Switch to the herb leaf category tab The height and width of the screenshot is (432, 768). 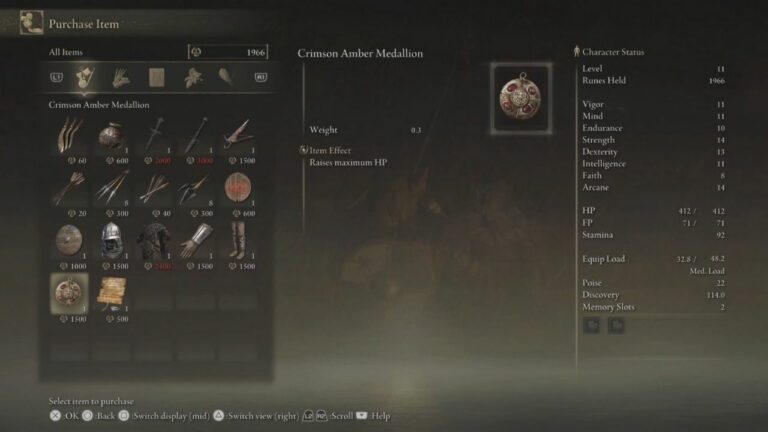coord(192,77)
